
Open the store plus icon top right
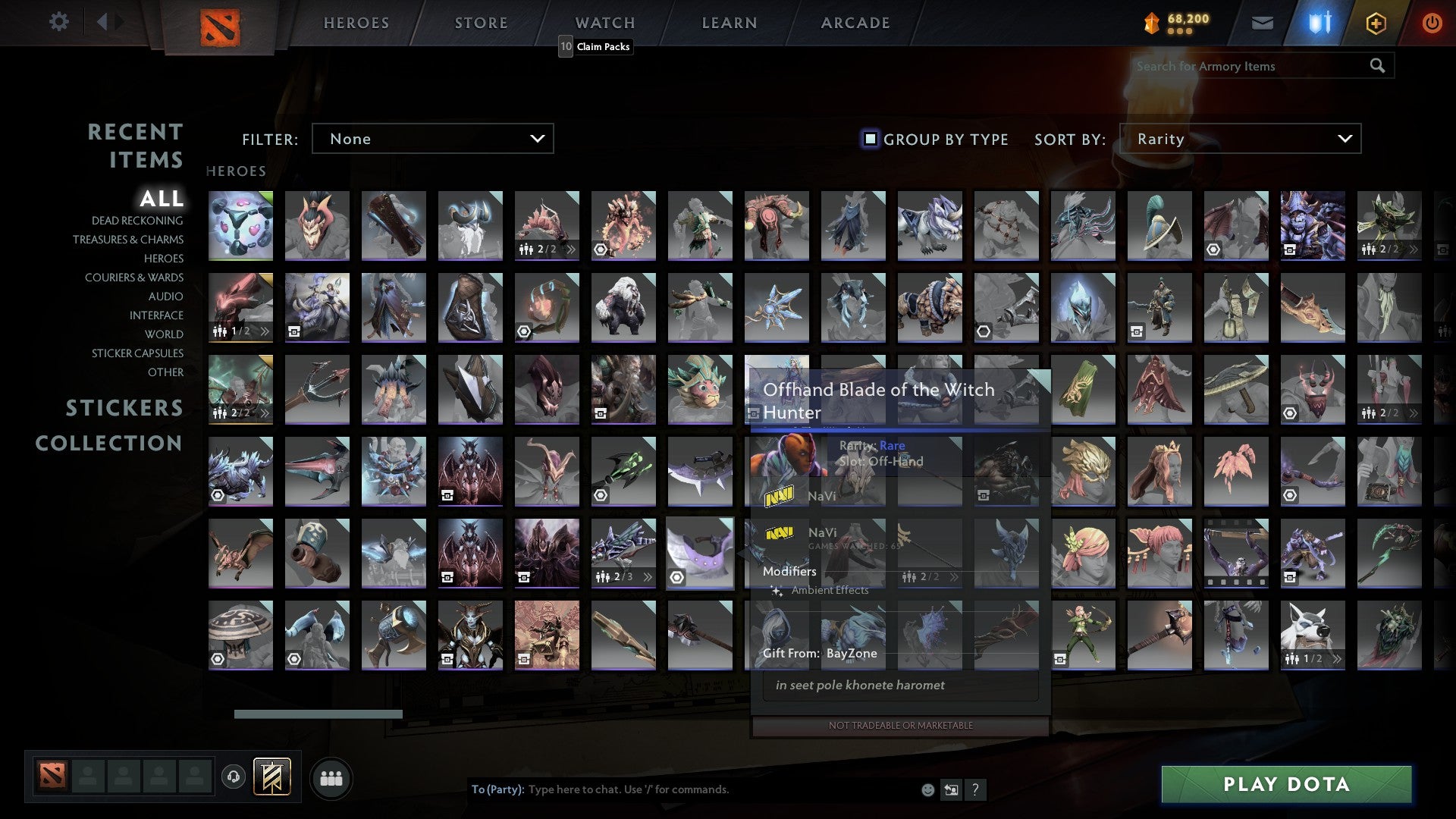1376,22
